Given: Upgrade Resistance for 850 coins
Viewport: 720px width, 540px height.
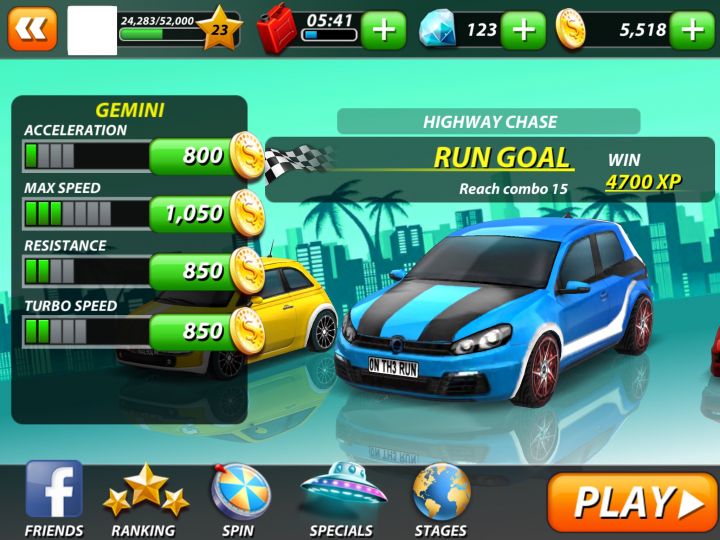Looking at the screenshot, I should (205, 271).
